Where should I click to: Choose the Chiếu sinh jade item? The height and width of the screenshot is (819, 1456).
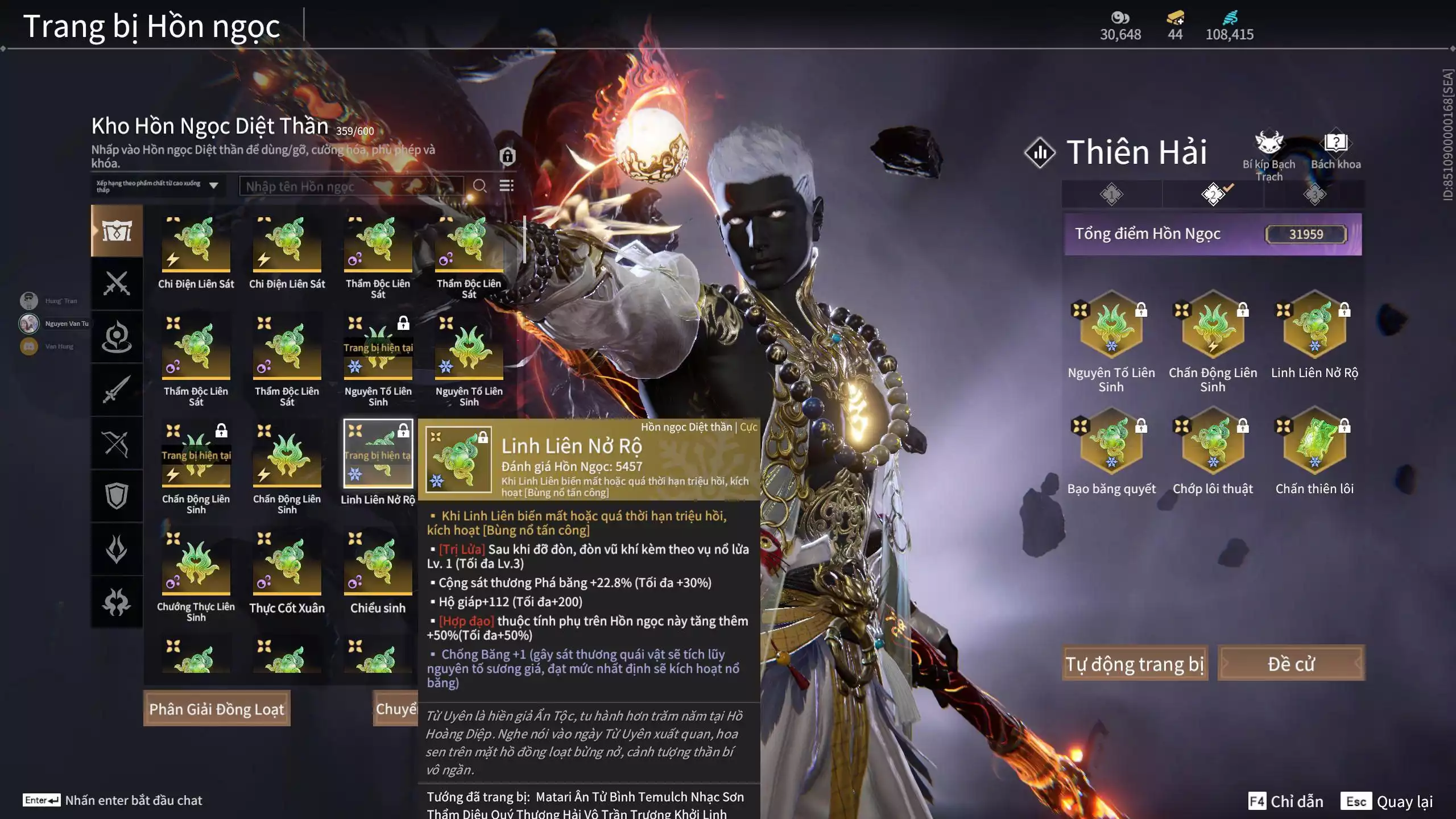[378, 564]
